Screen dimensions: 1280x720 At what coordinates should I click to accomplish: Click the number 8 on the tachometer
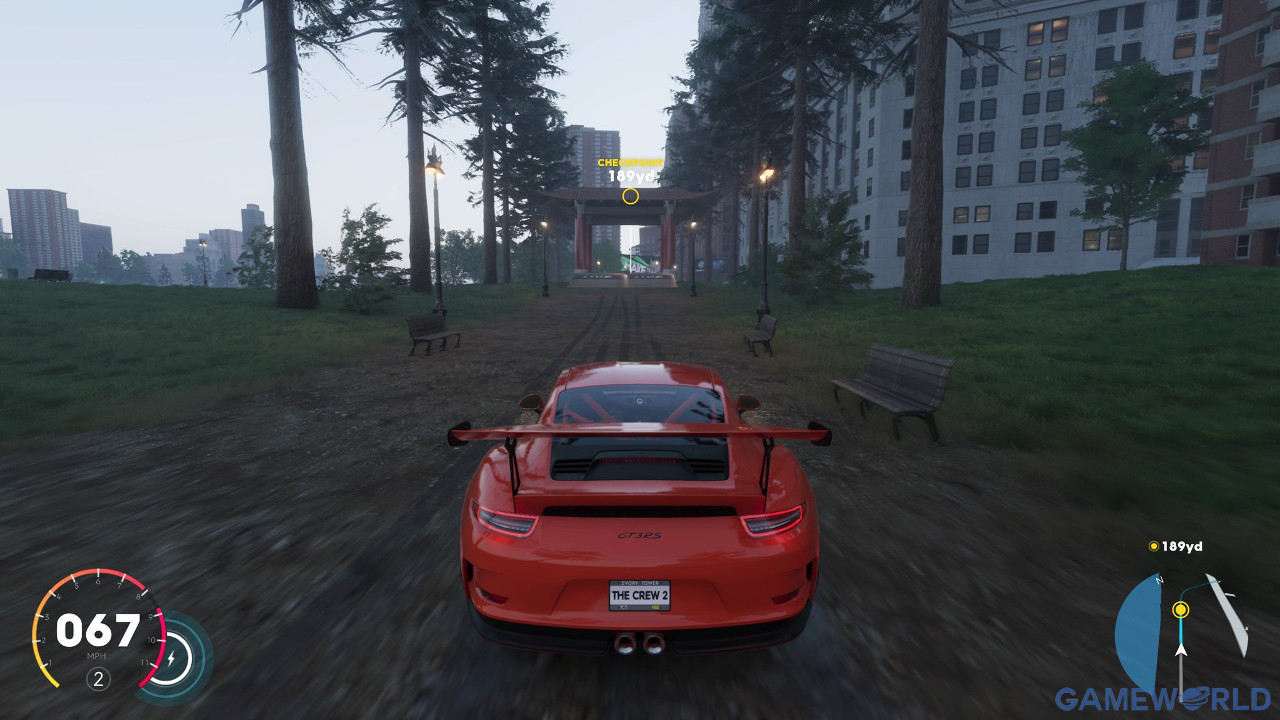click(138, 597)
